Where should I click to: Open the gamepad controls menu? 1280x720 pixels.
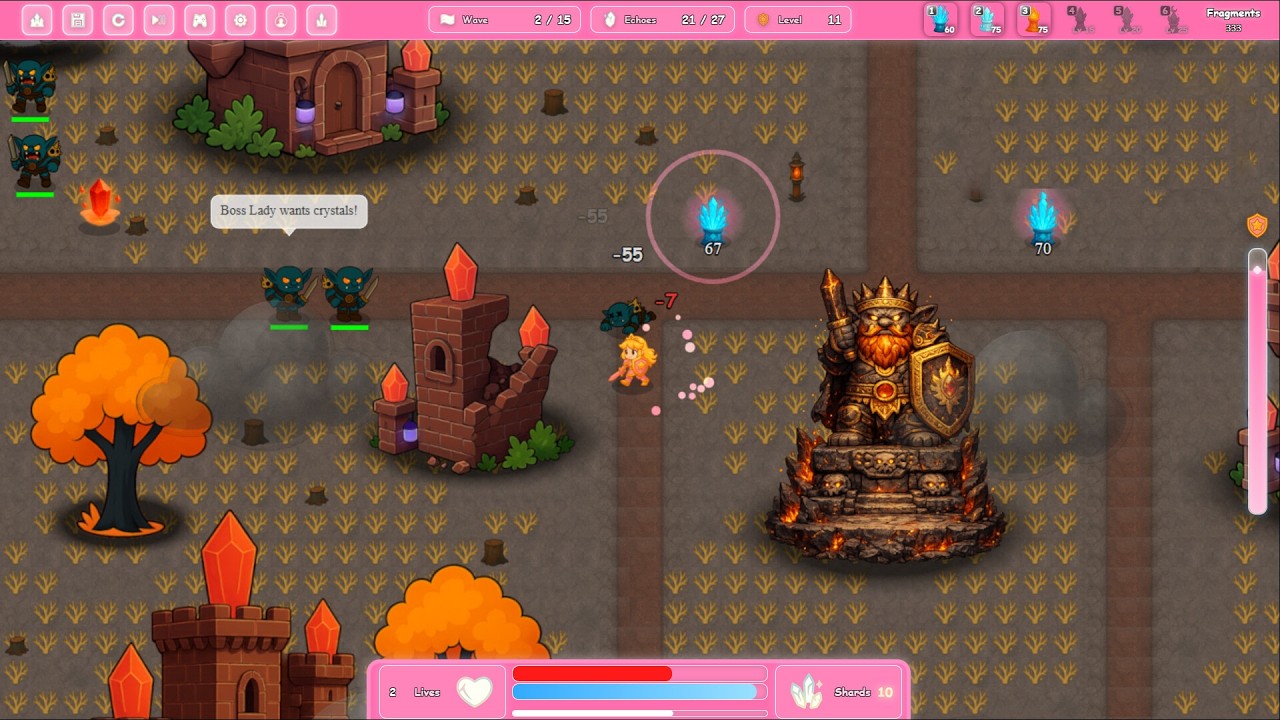pos(199,20)
